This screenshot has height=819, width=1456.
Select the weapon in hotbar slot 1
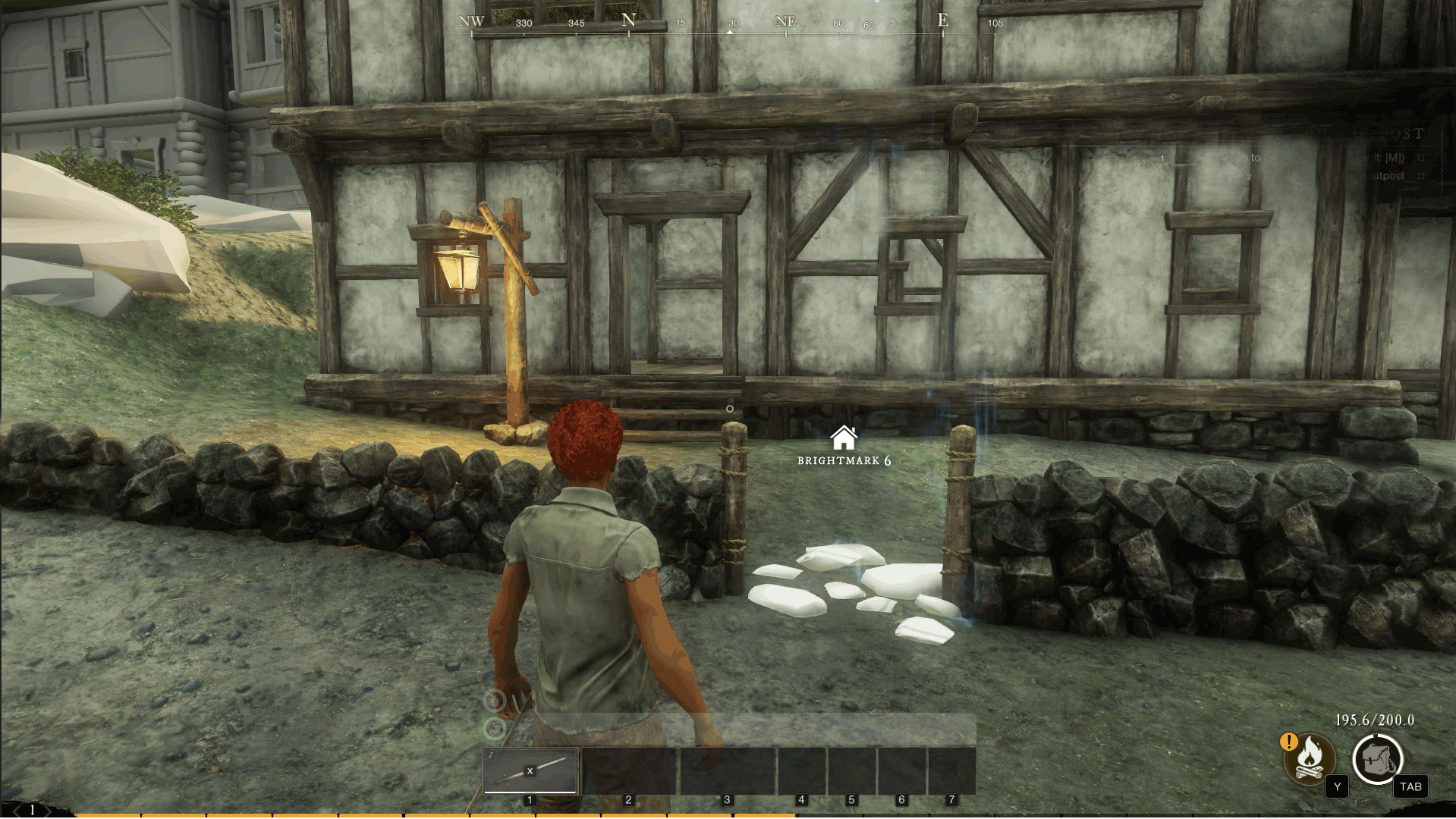pos(530,770)
